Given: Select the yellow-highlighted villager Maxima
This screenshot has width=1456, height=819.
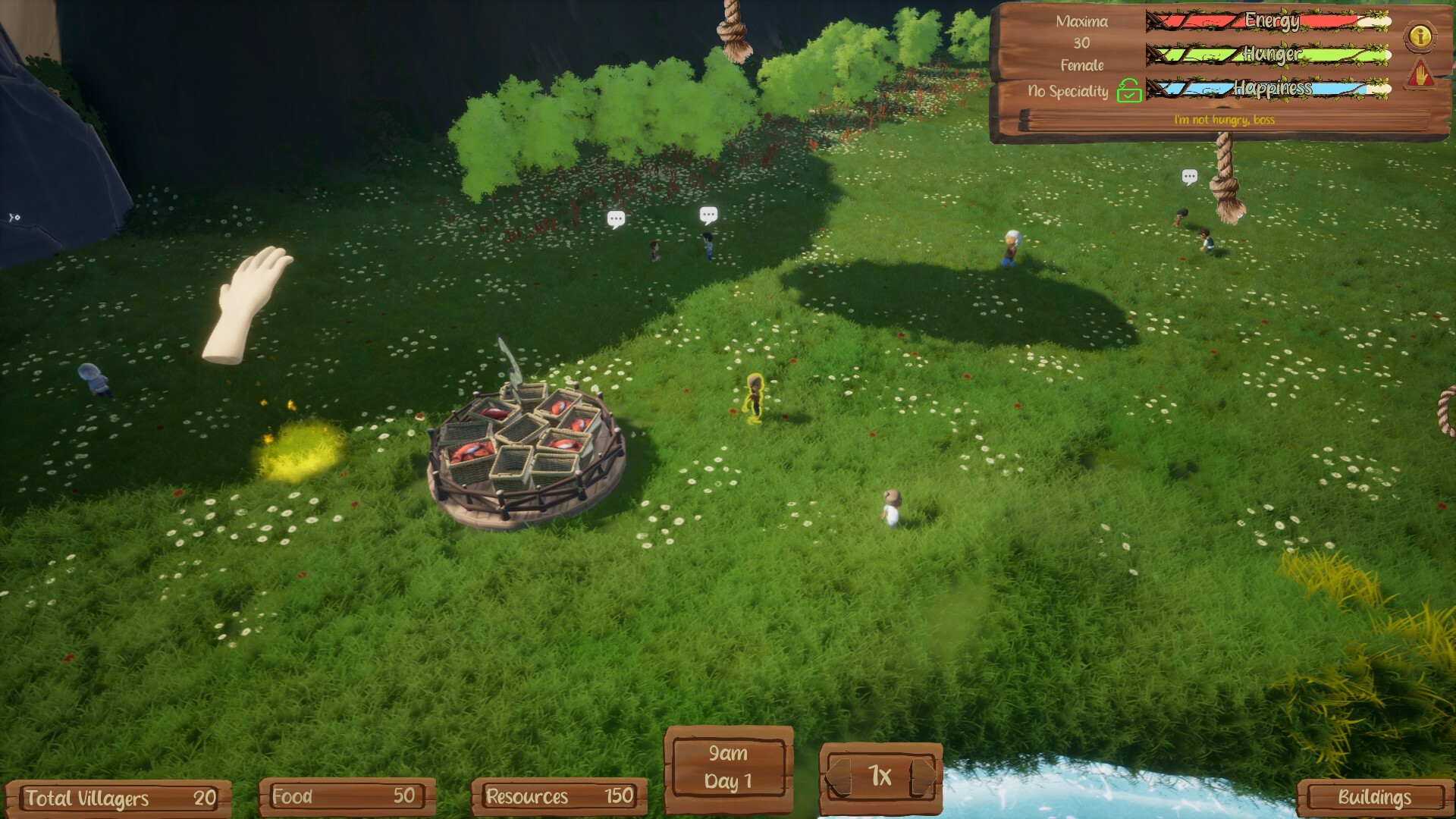Looking at the screenshot, I should [755, 397].
